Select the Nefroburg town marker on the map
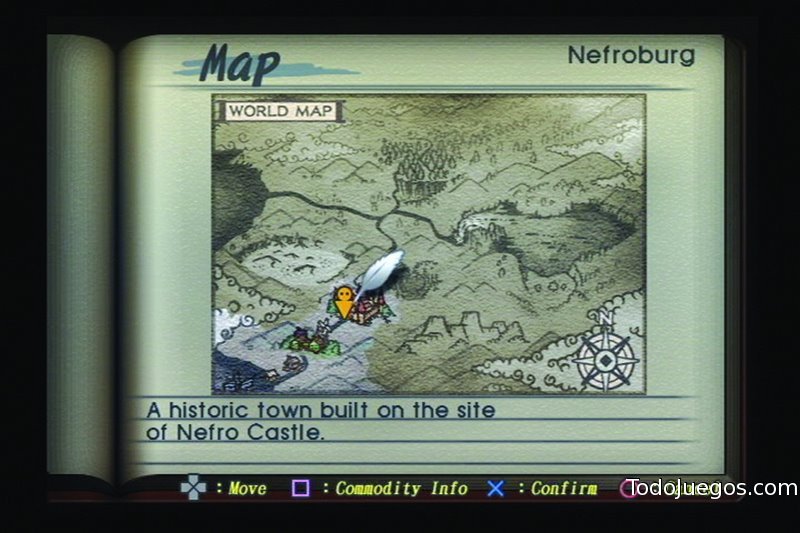800x533 pixels. [x=370, y=308]
